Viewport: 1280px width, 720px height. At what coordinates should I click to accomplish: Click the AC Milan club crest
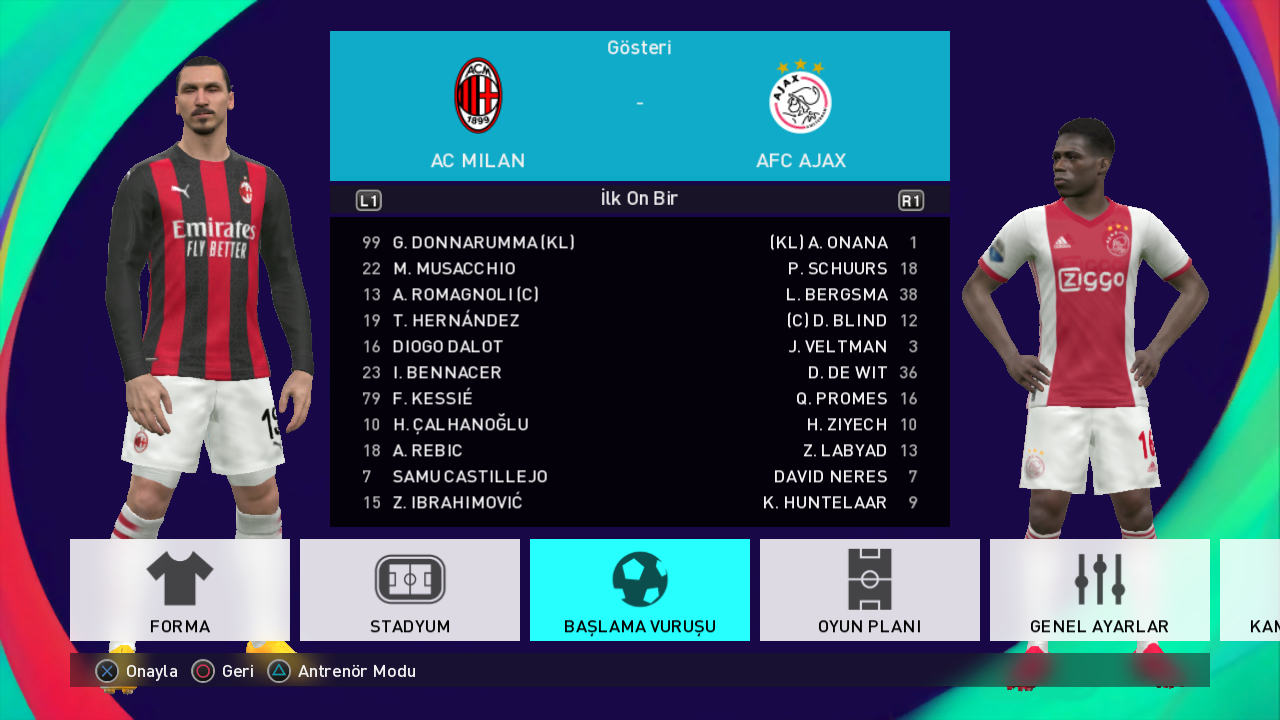click(x=478, y=96)
